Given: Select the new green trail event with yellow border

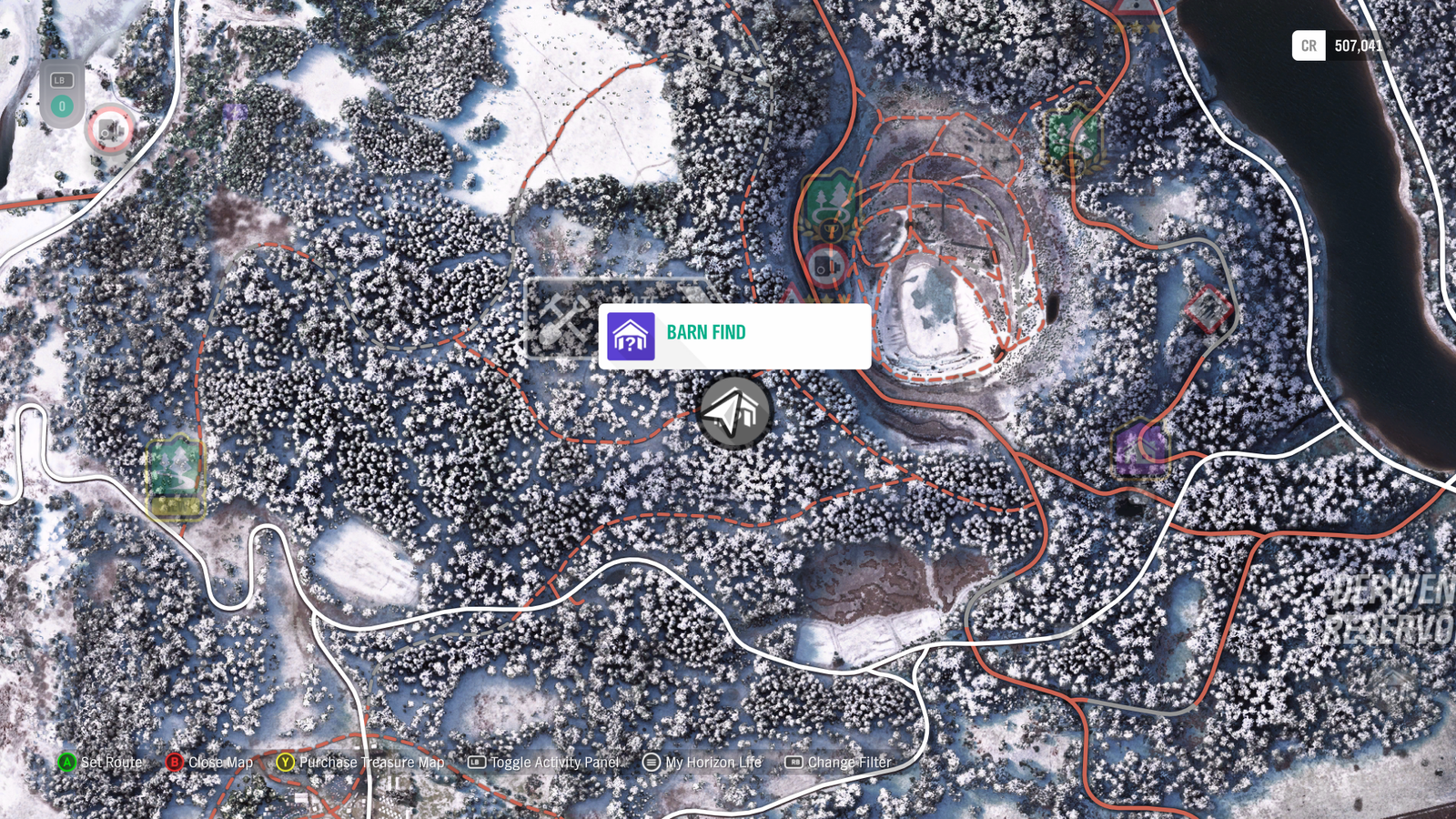Looking at the screenshot, I should [176, 477].
